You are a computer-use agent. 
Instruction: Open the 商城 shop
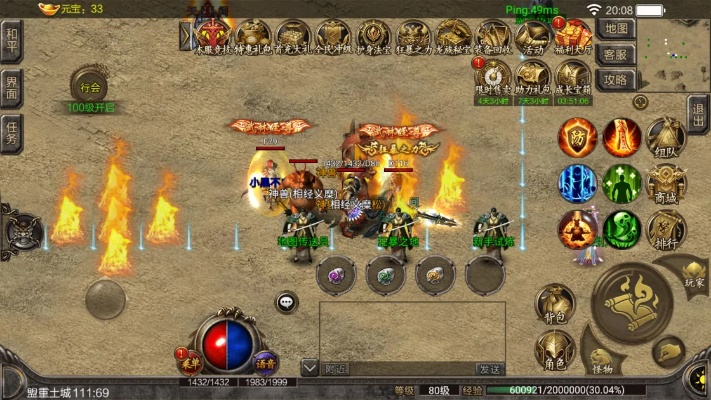665,185
